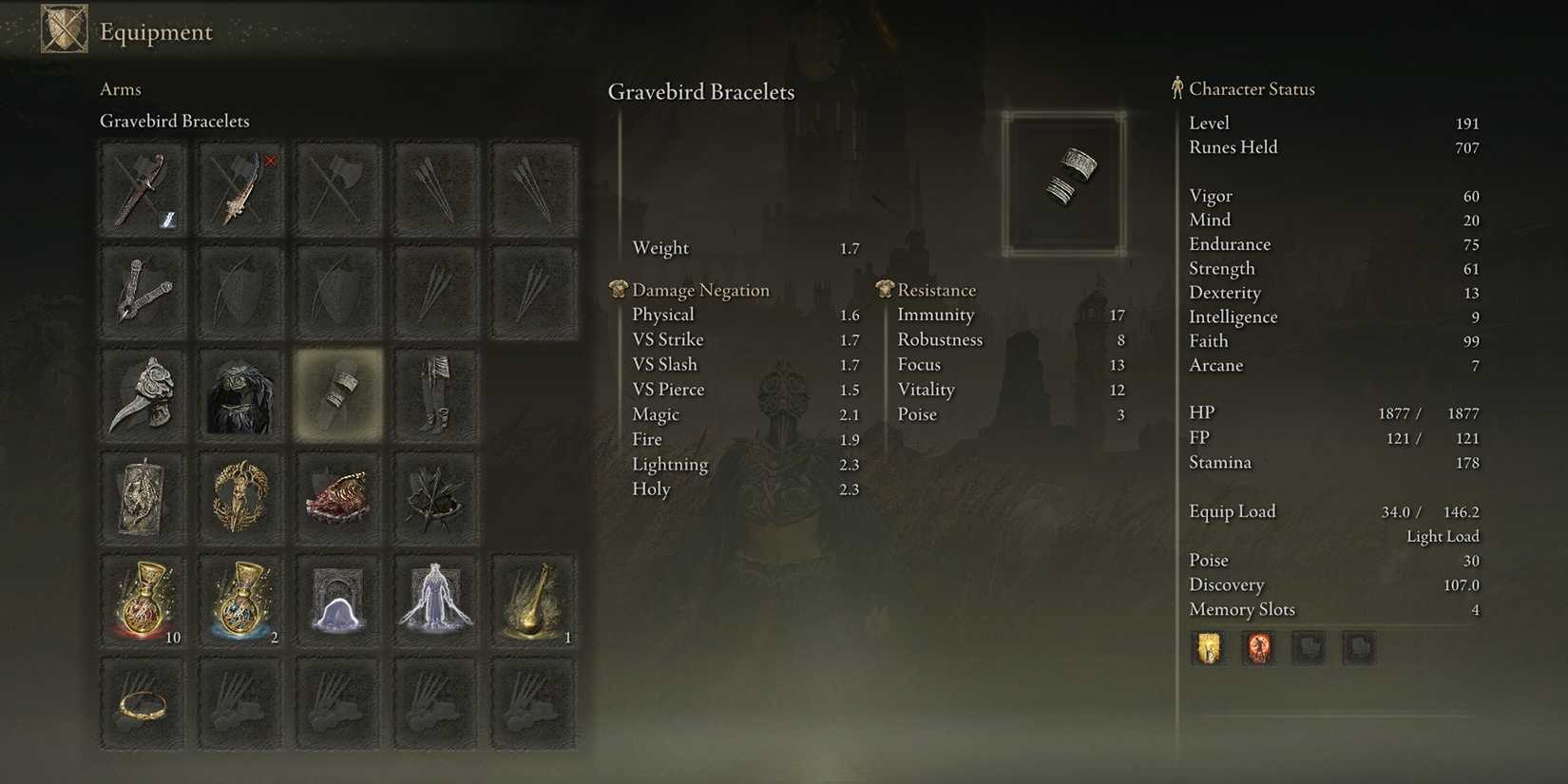
Task: Click the Resistance gauntlet icon
Action: pyautogui.click(x=886, y=289)
